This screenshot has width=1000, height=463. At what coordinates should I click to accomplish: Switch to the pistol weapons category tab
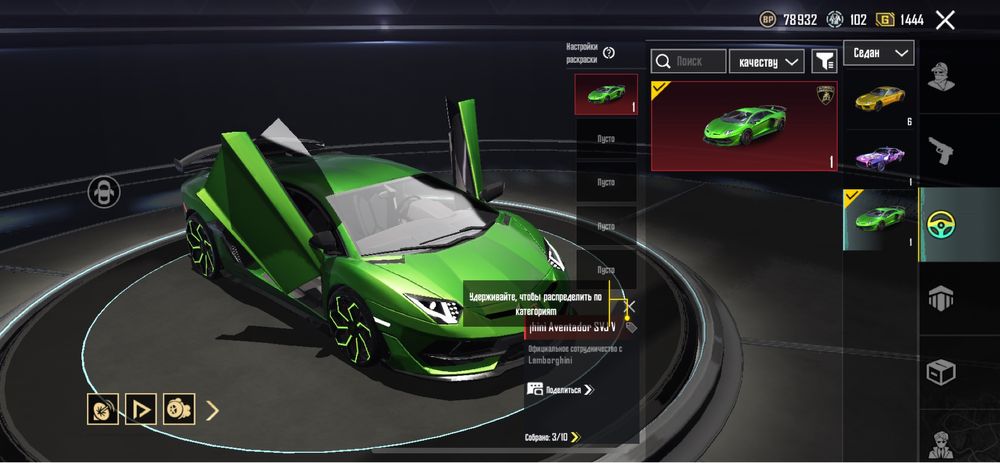coord(941,150)
